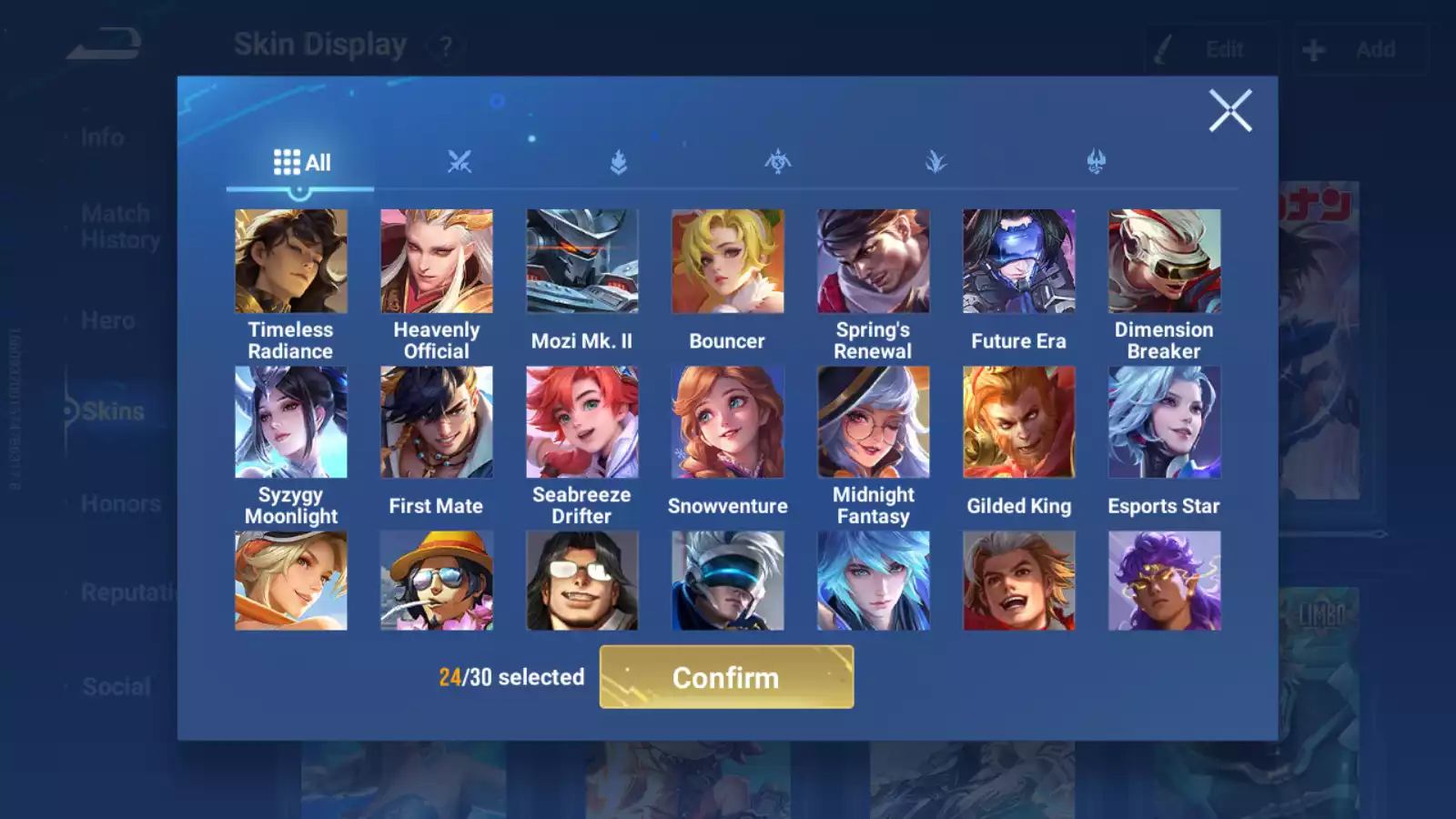
Task: Choose the Midnight Fantasy skin
Action: [x=873, y=422]
